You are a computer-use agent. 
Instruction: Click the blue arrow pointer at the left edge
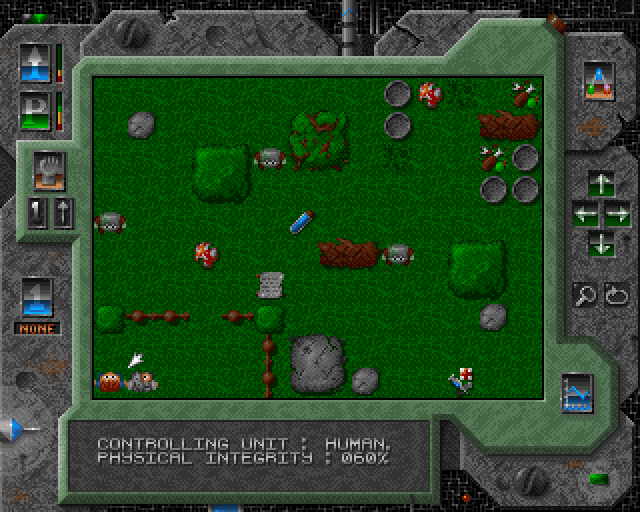16,429
